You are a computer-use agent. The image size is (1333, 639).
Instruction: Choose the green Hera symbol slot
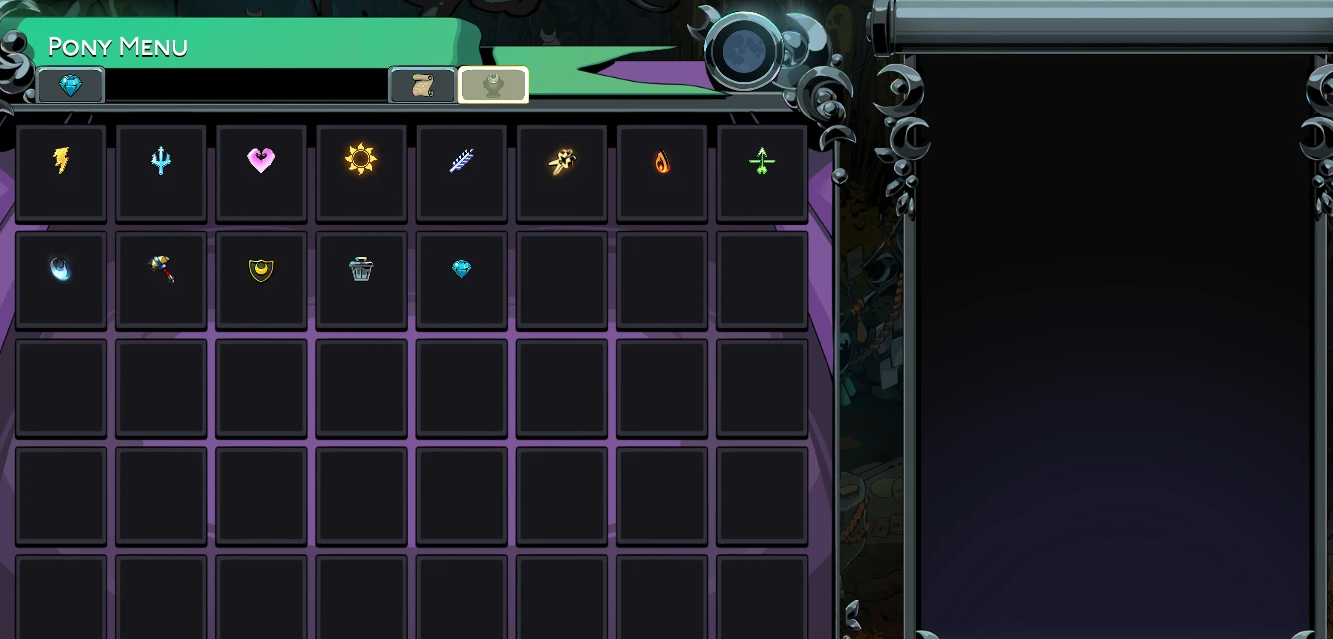coord(761,160)
